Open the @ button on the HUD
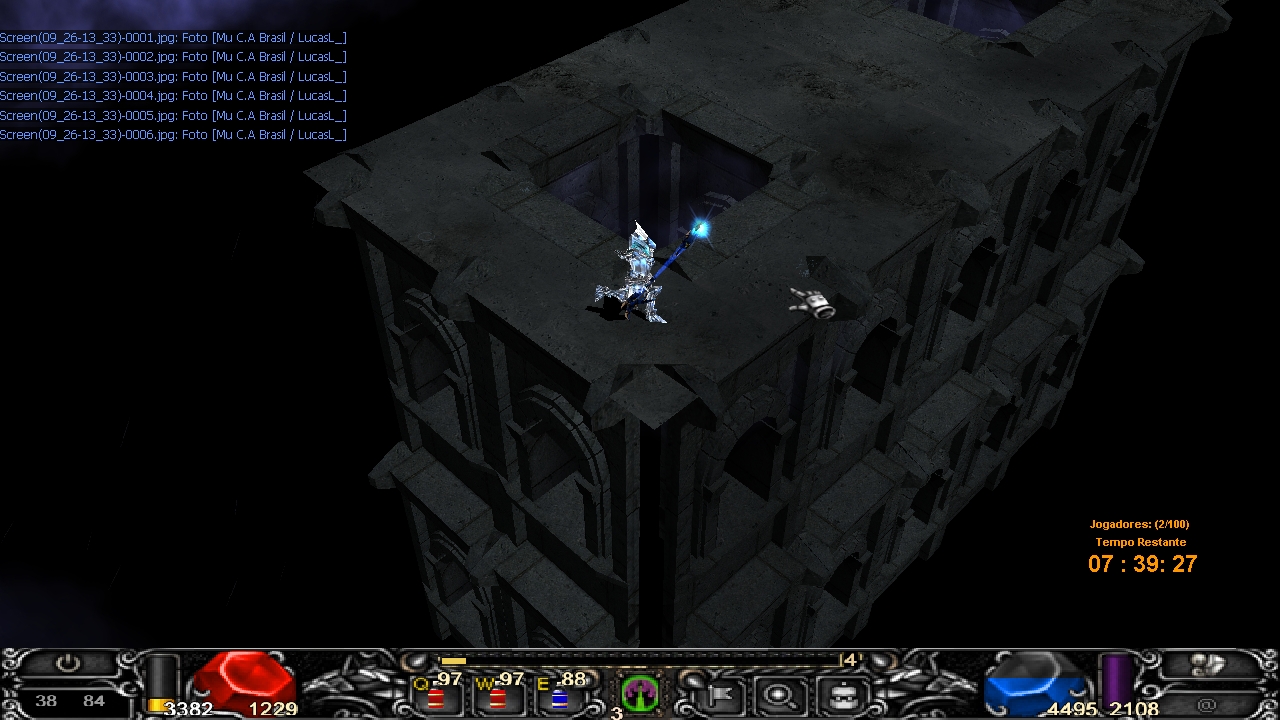This screenshot has width=1280, height=720. point(1207,705)
